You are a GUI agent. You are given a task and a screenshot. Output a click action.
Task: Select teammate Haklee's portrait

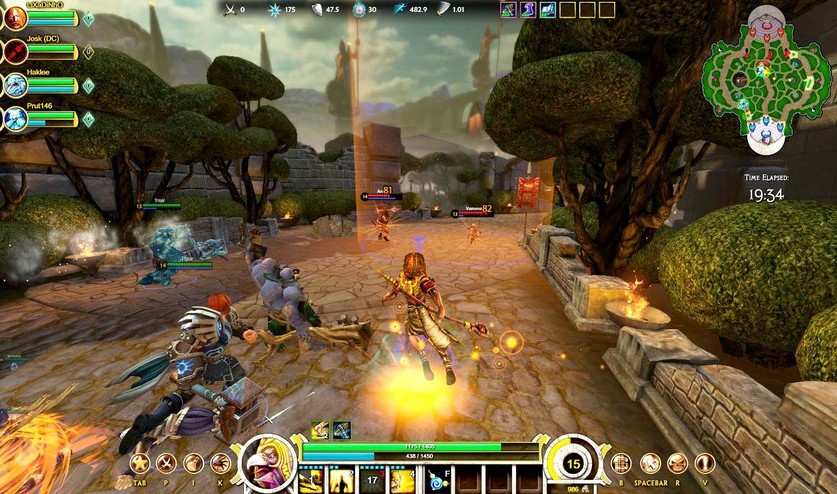15,85
